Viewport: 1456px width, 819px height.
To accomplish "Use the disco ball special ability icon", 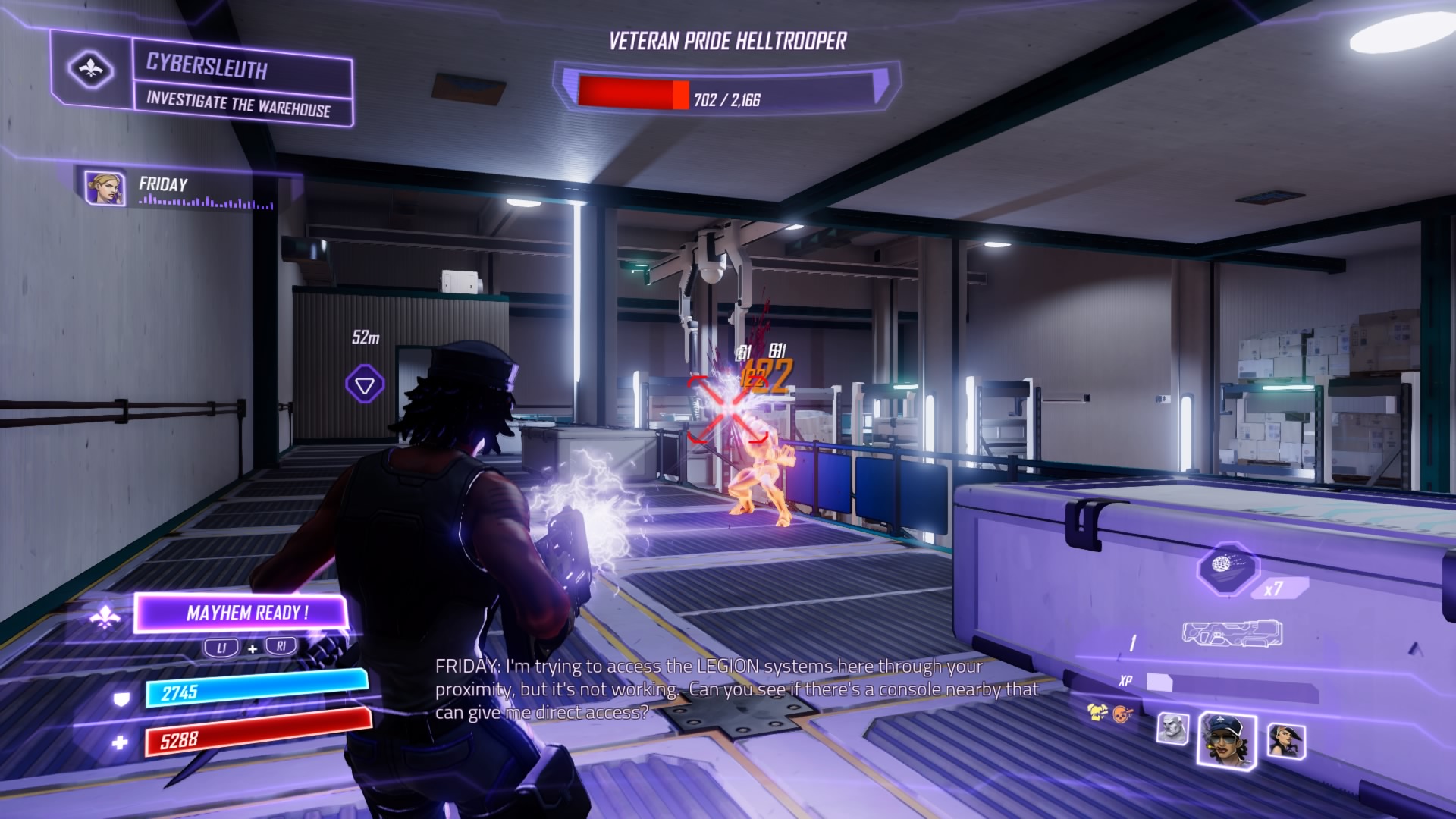I will 1225,568.
